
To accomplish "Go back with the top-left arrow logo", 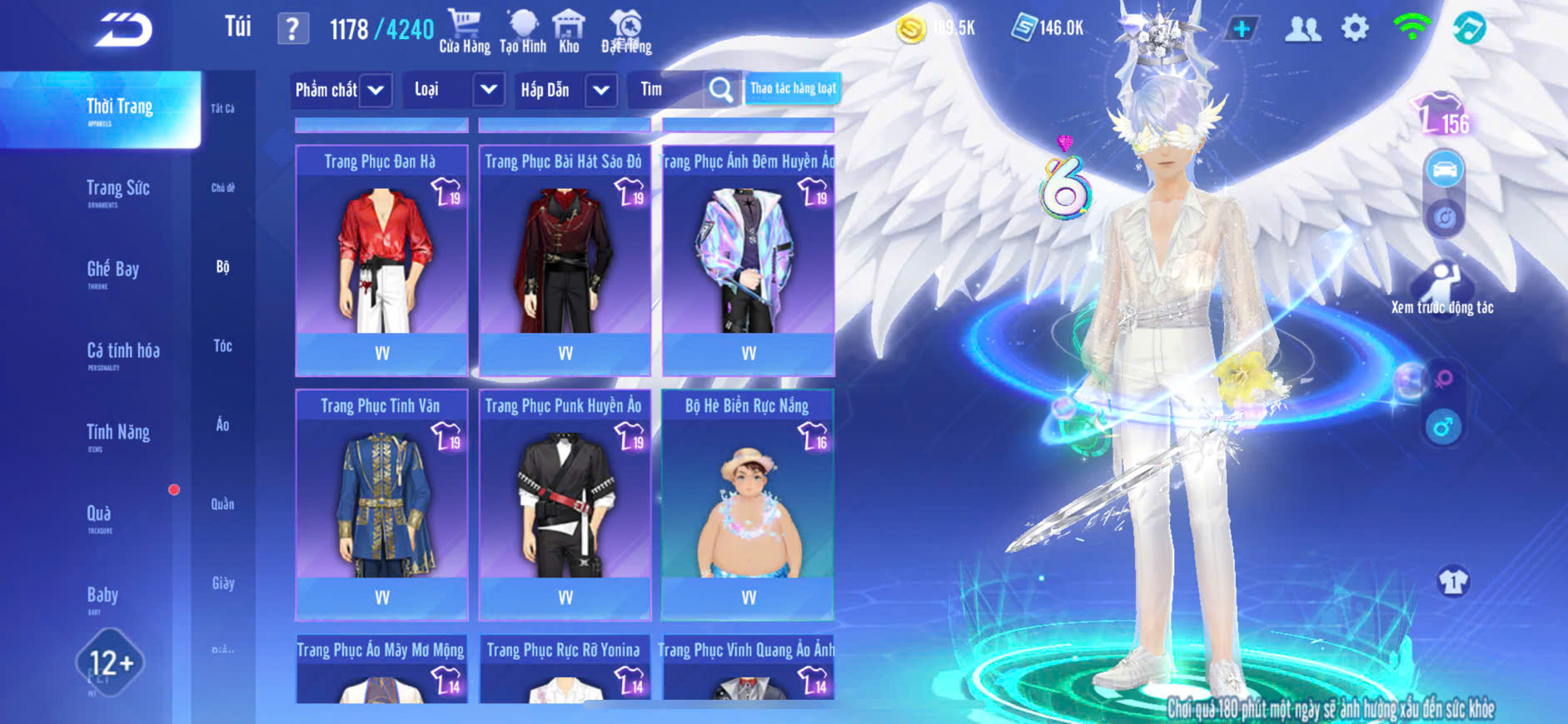I will pos(123,30).
